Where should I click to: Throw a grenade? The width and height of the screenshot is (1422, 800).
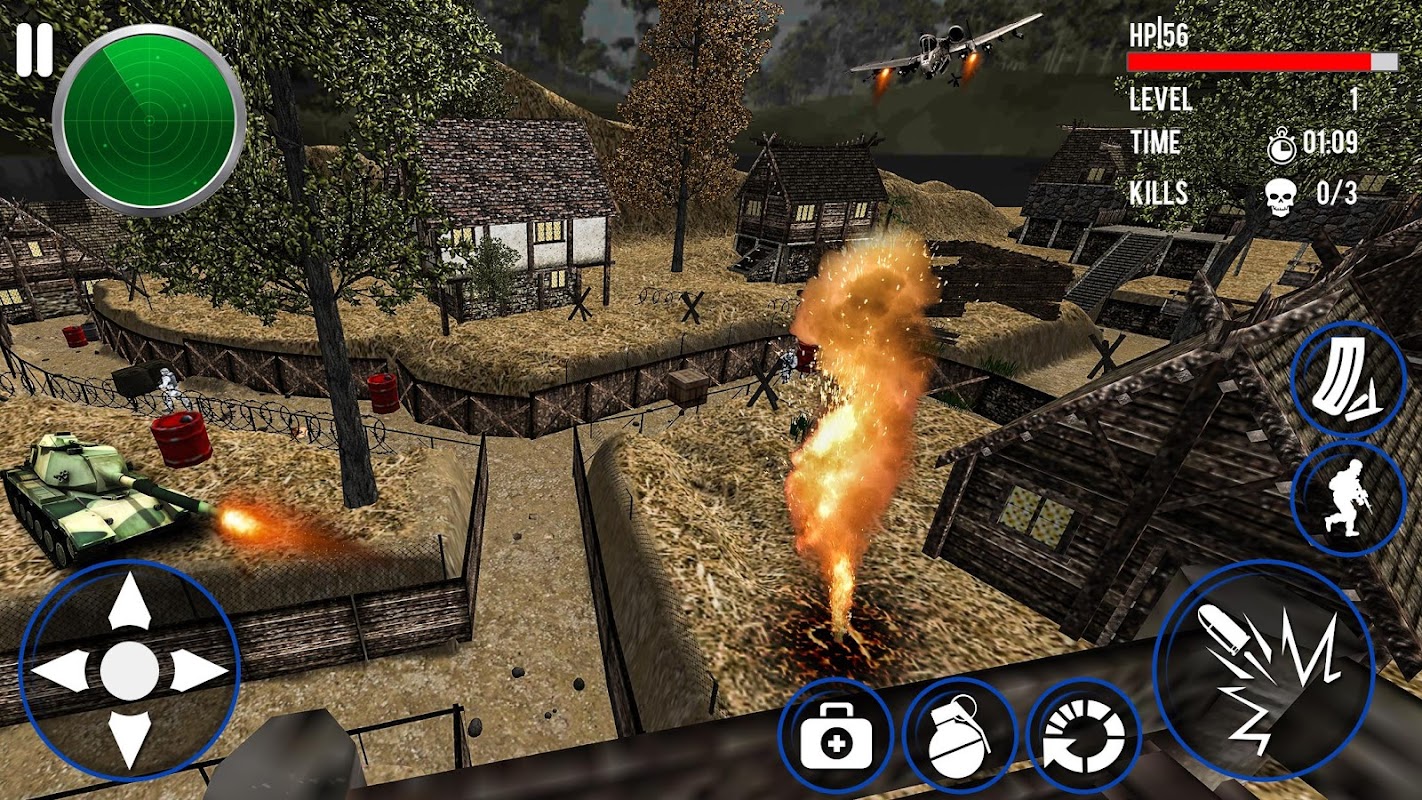tap(959, 736)
